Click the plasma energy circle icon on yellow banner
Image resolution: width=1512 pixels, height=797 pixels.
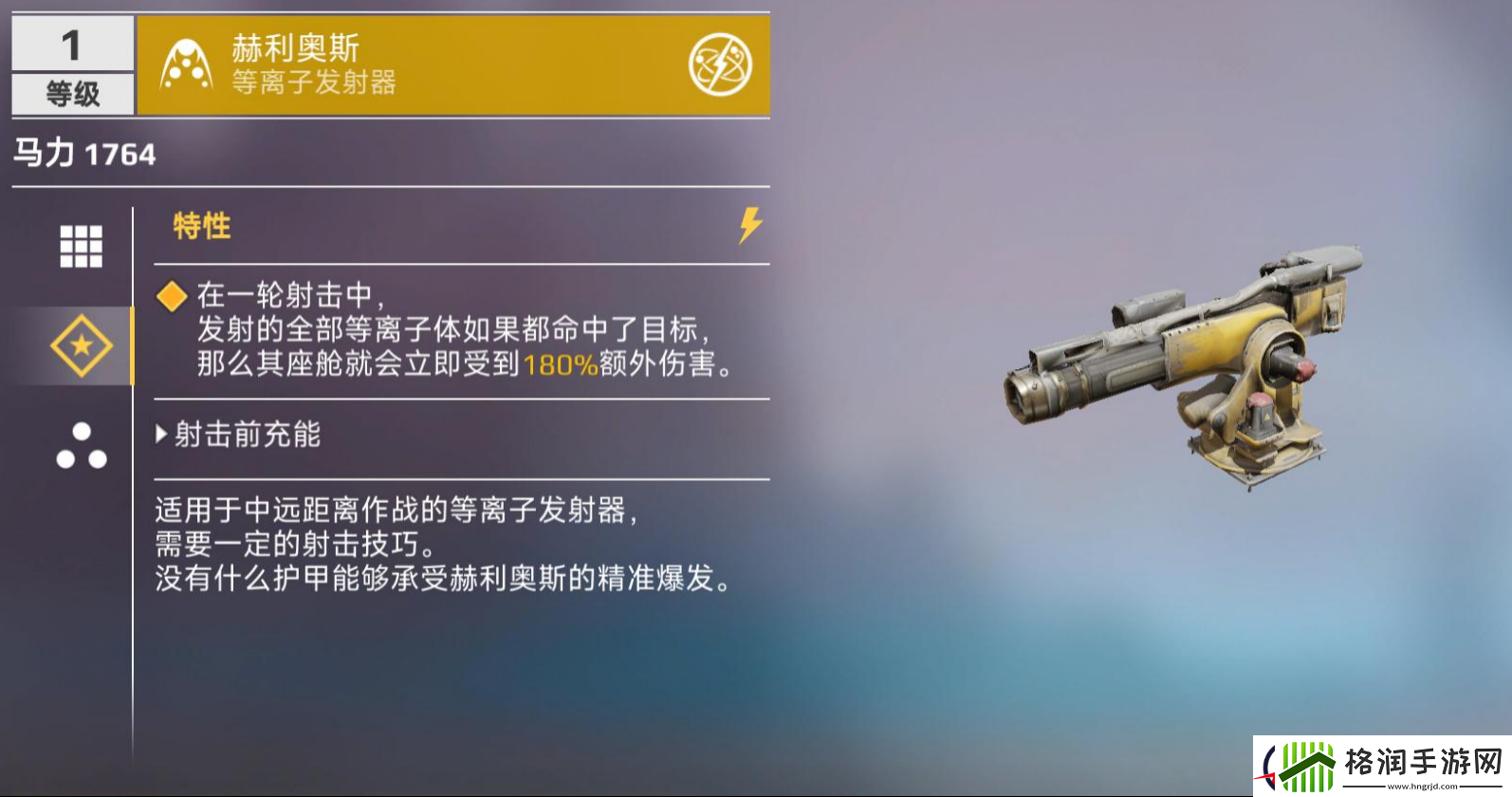pyautogui.click(x=721, y=64)
